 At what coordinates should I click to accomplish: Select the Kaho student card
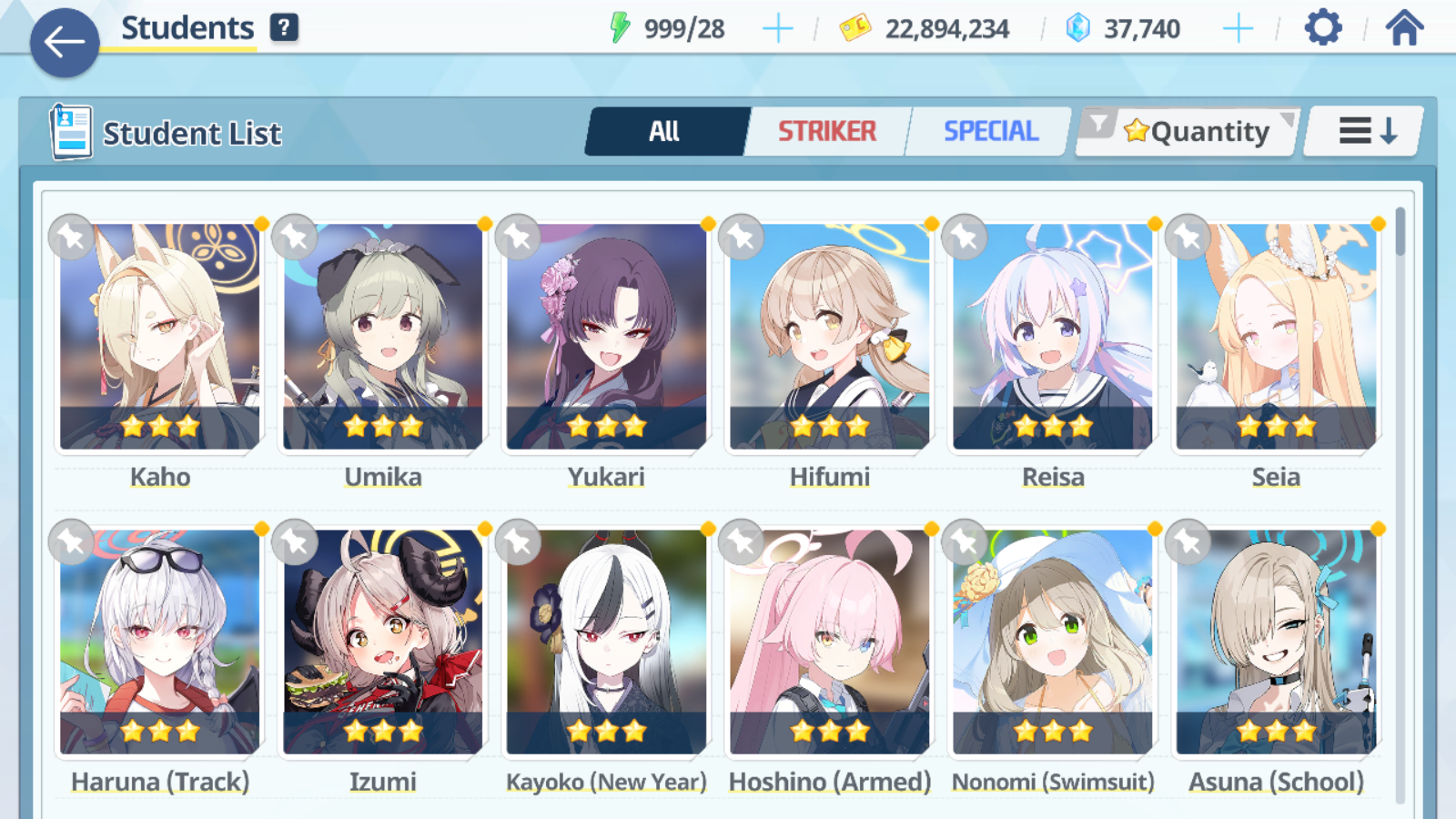[x=160, y=337]
